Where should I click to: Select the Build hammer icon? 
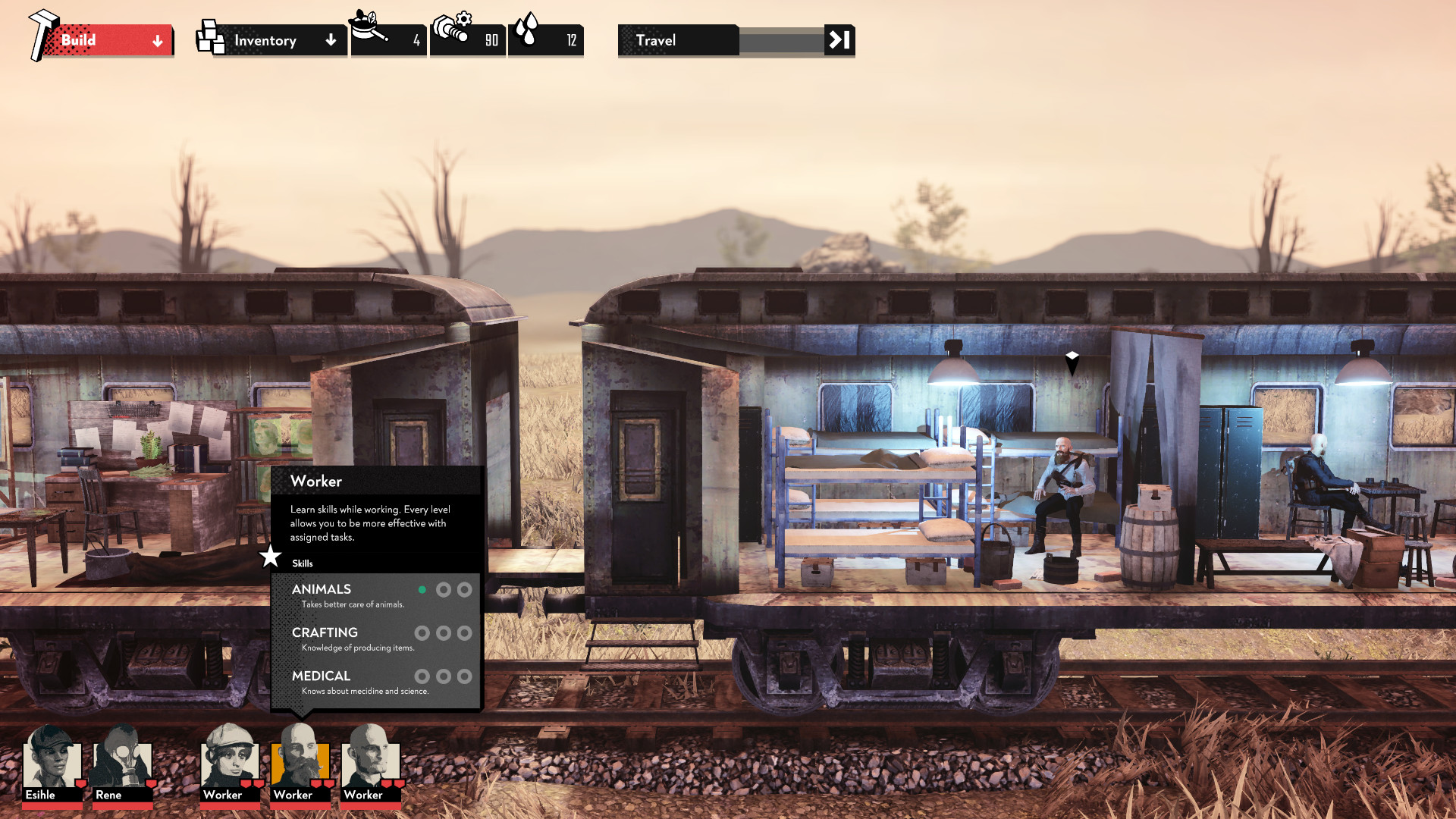(x=43, y=31)
